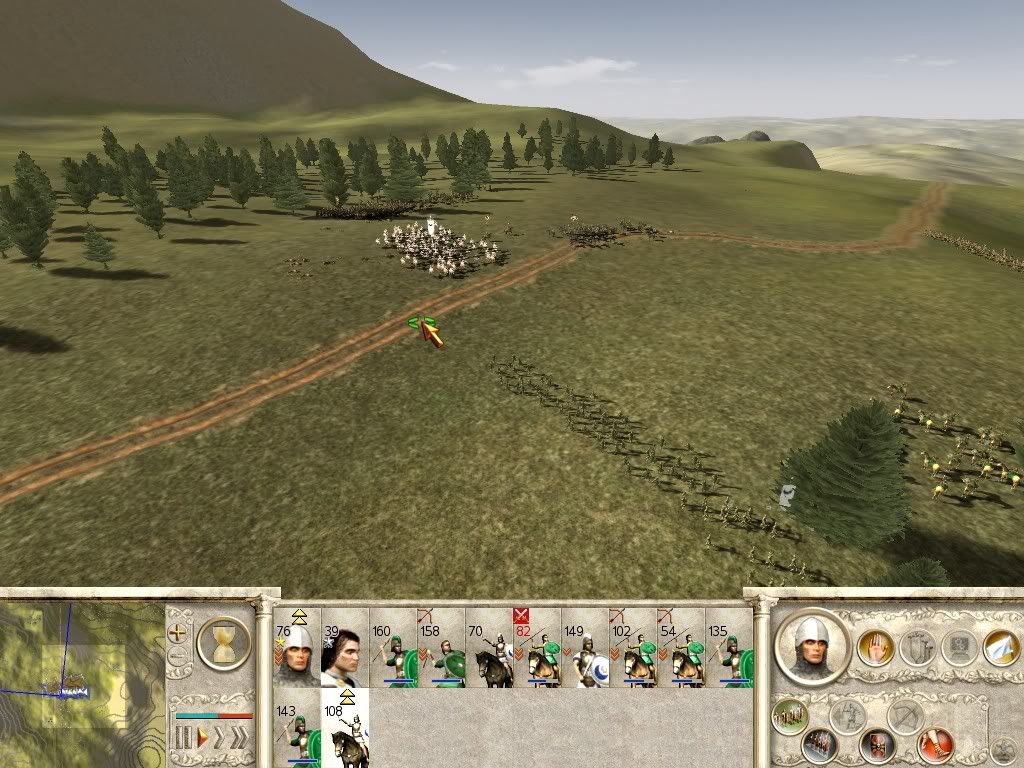Choose the highlighted 108-man cavalry card
Viewport: 1024px width, 768px height.
(345, 728)
